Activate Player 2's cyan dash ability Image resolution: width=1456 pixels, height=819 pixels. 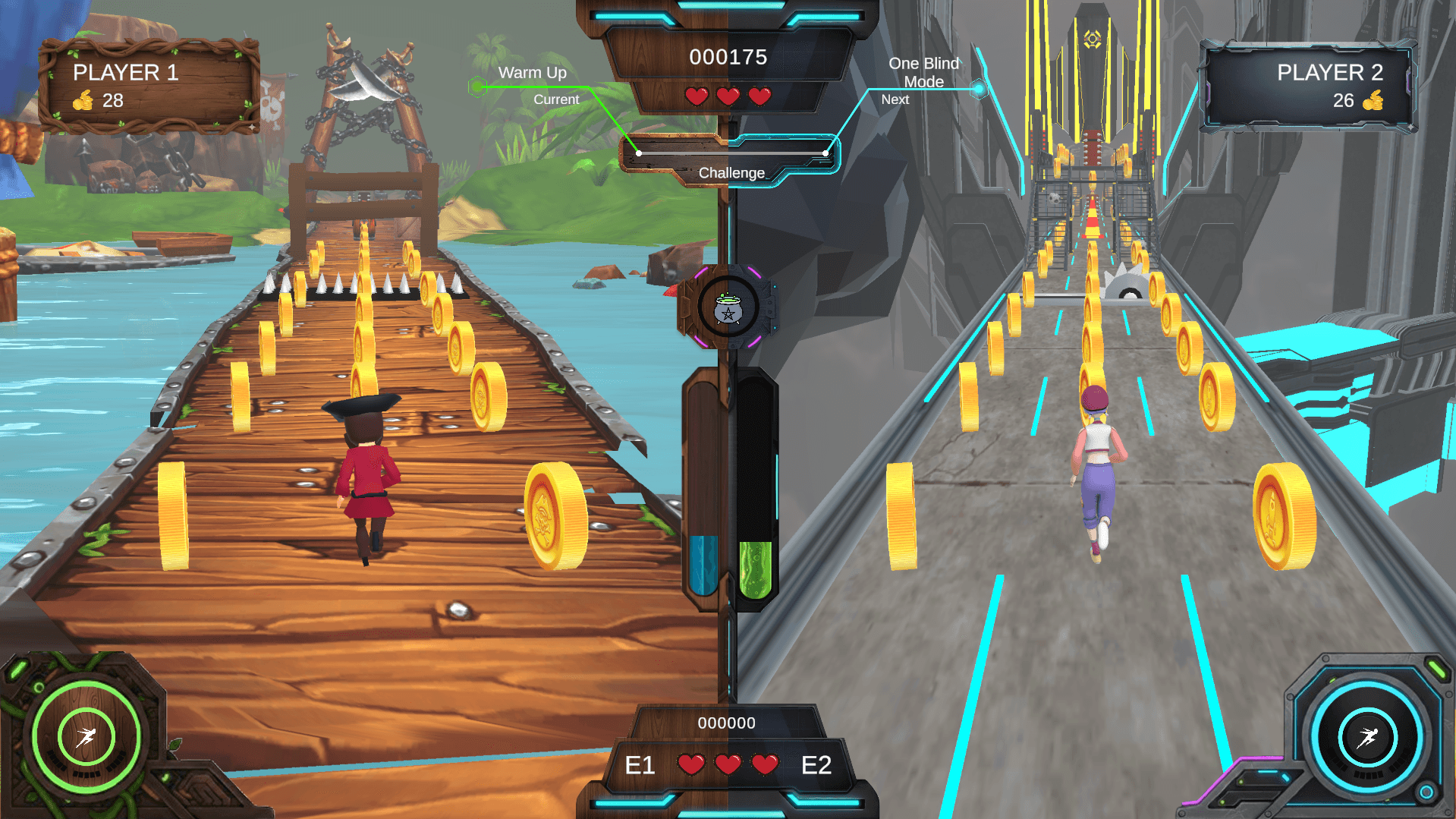pyautogui.click(x=1367, y=737)
